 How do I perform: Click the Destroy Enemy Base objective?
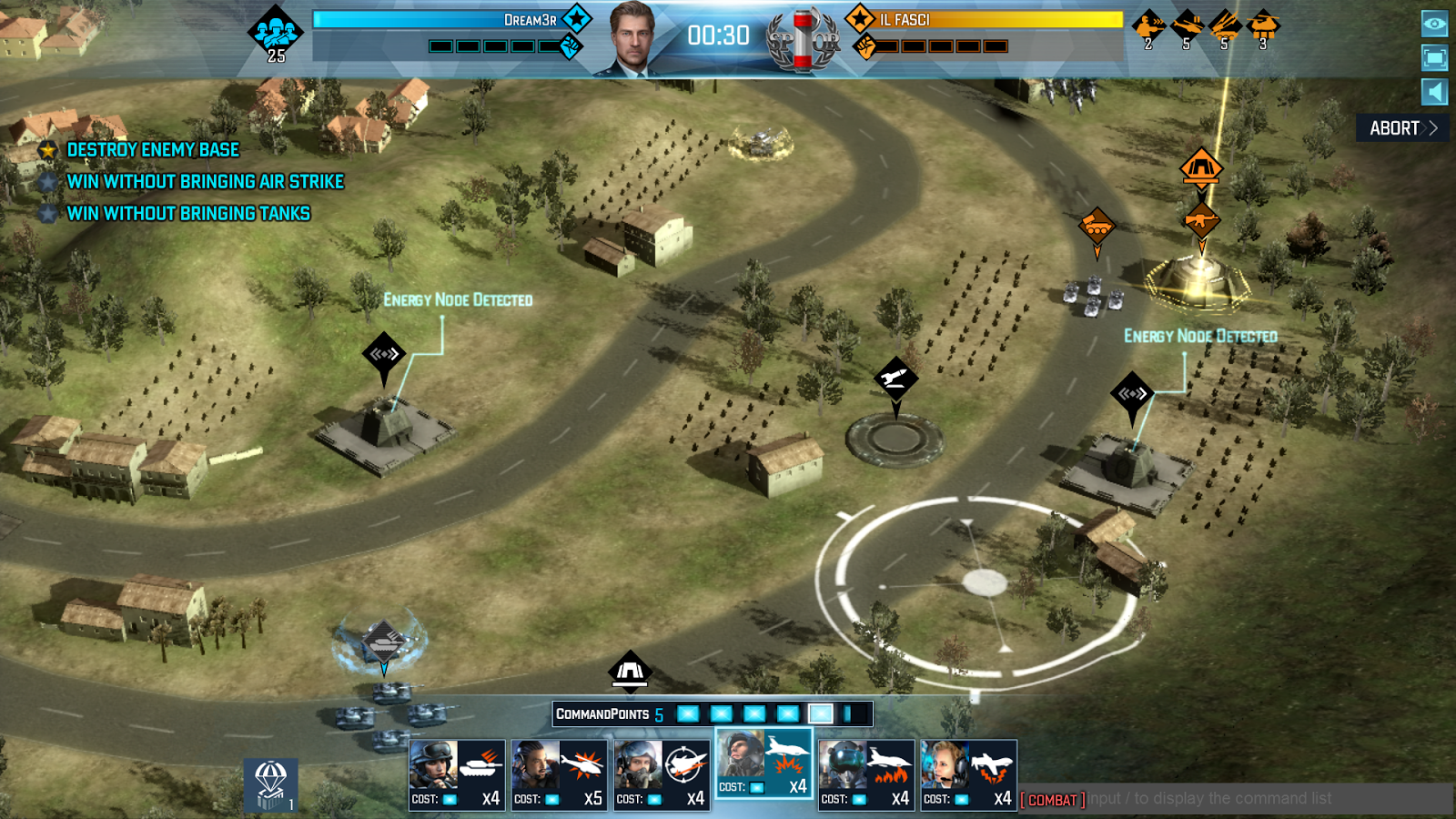(x=153, y=150)
